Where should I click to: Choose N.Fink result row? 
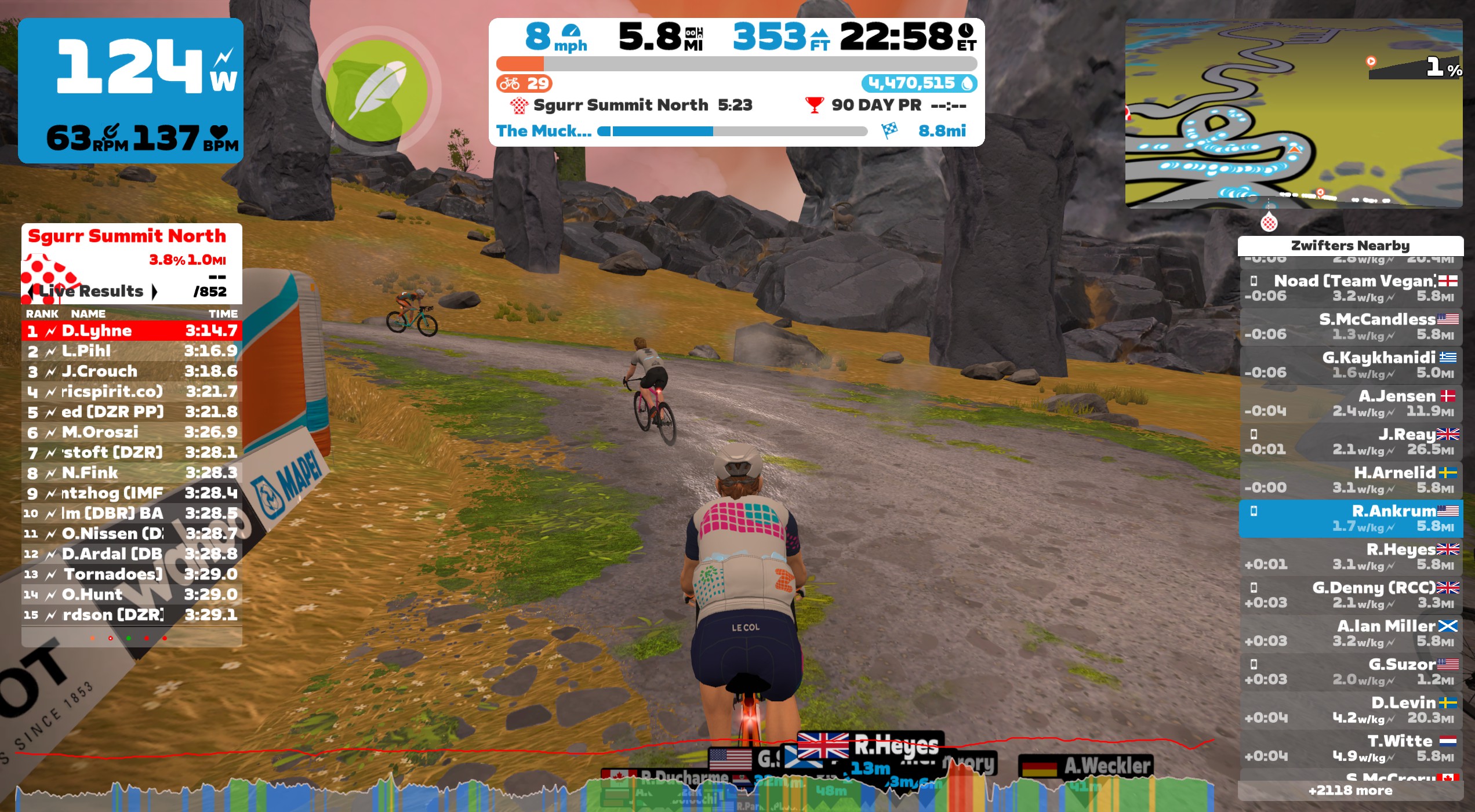pyautogui.click(x=132, y=472)
